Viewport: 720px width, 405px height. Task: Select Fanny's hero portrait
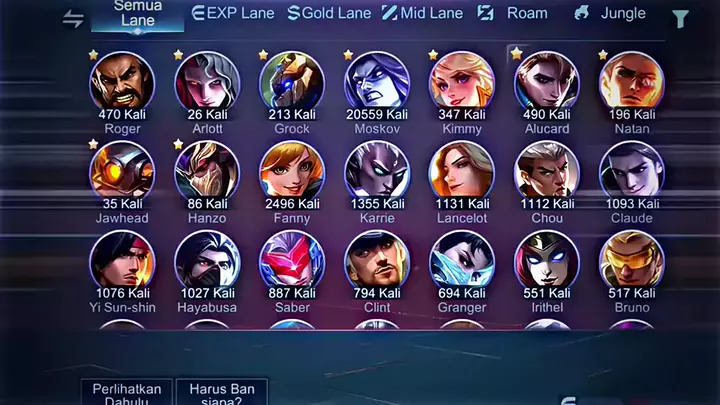292,172
